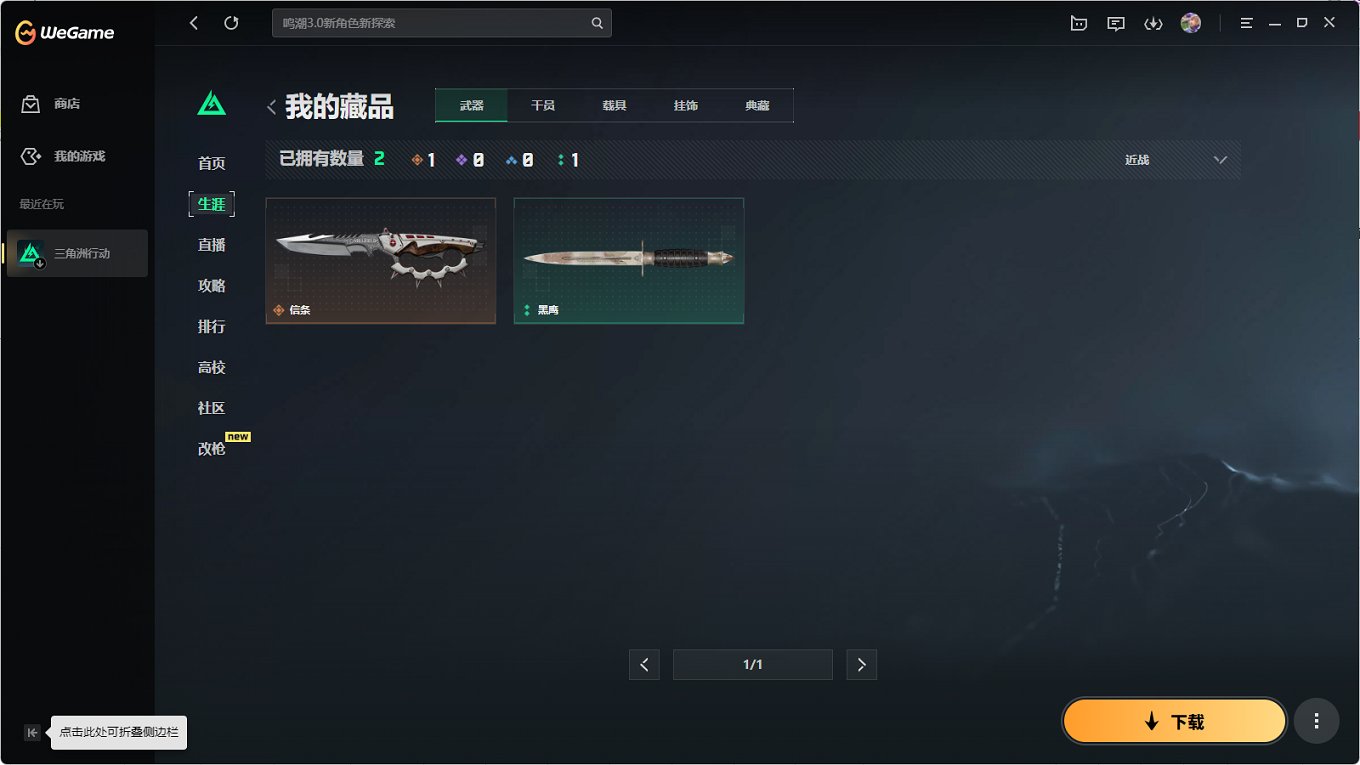1360x765 pixels.
Task: Filter by the orange rarity counter
Action: 424,158
